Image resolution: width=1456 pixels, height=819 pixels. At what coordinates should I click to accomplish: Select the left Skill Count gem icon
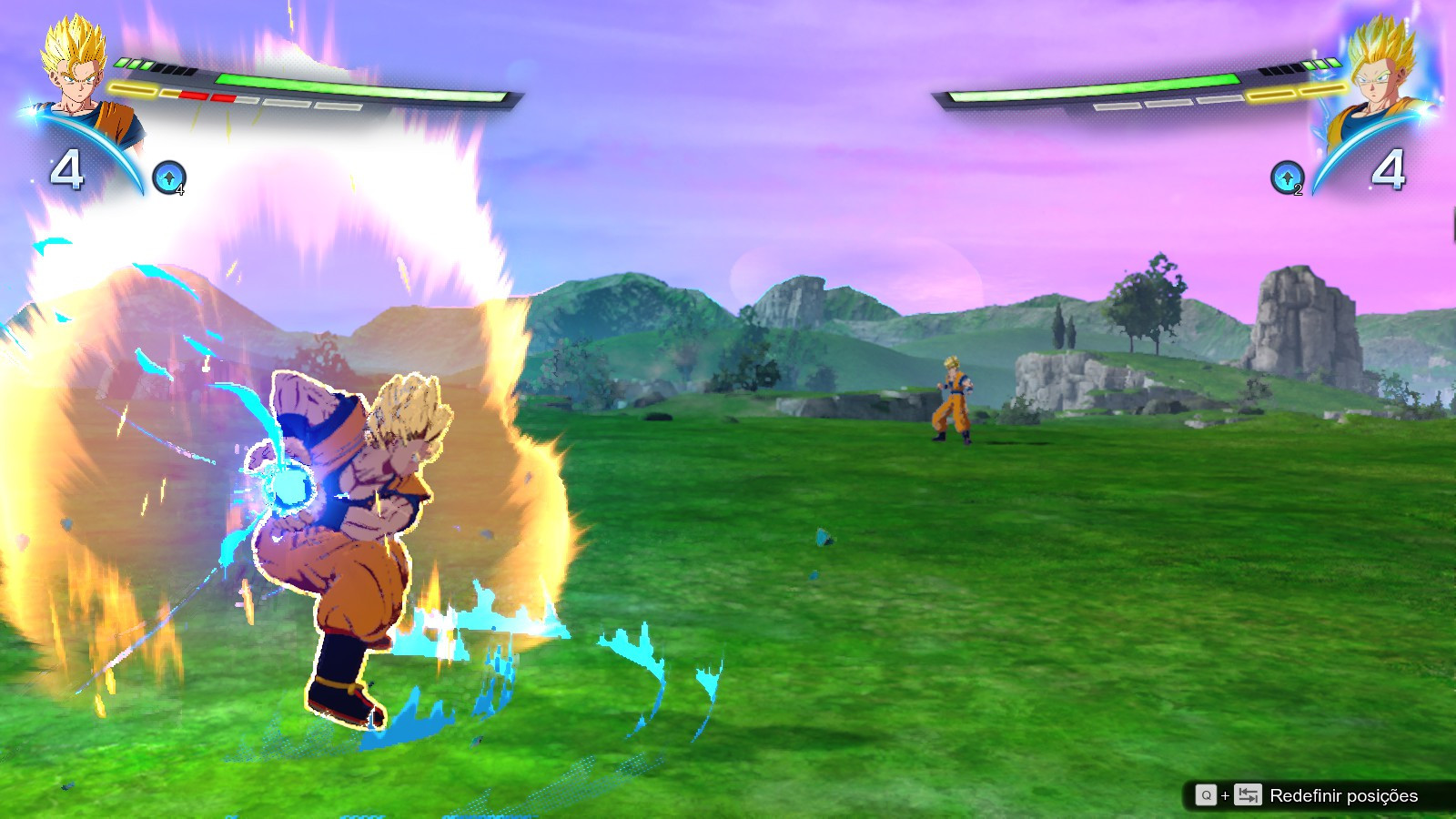point(169,176)
